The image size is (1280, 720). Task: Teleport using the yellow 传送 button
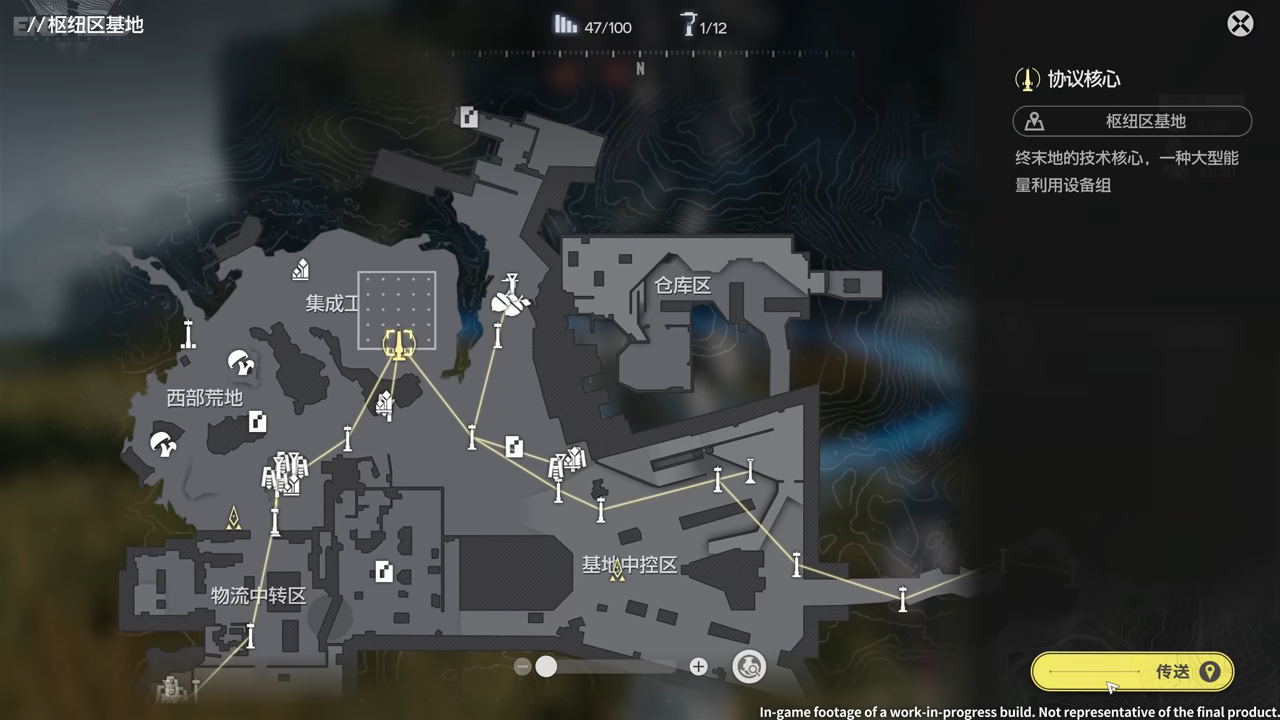pyautogui.click(x=1132, y=672)
